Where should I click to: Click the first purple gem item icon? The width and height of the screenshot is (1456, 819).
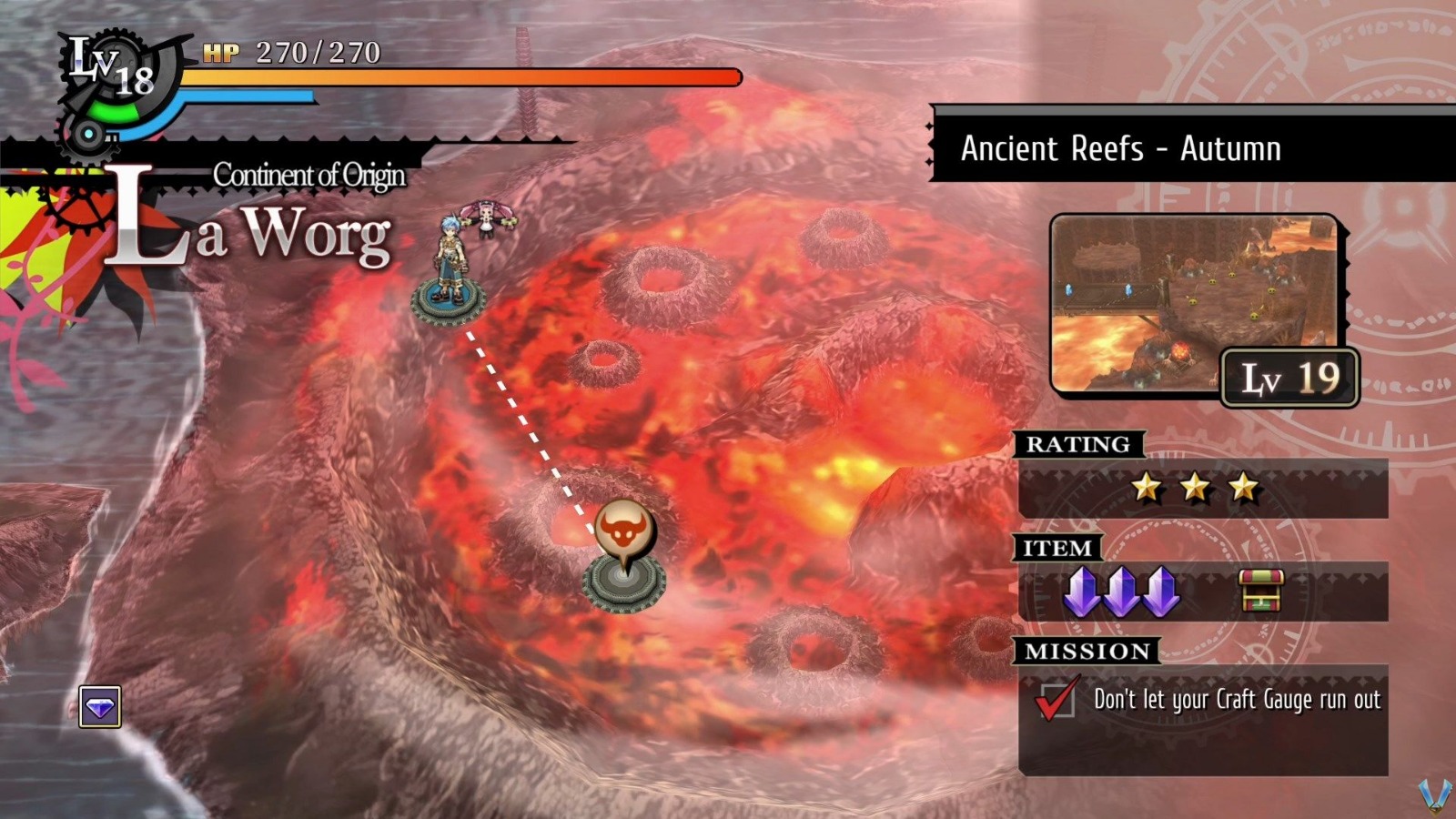click(x=1083, y=591)
